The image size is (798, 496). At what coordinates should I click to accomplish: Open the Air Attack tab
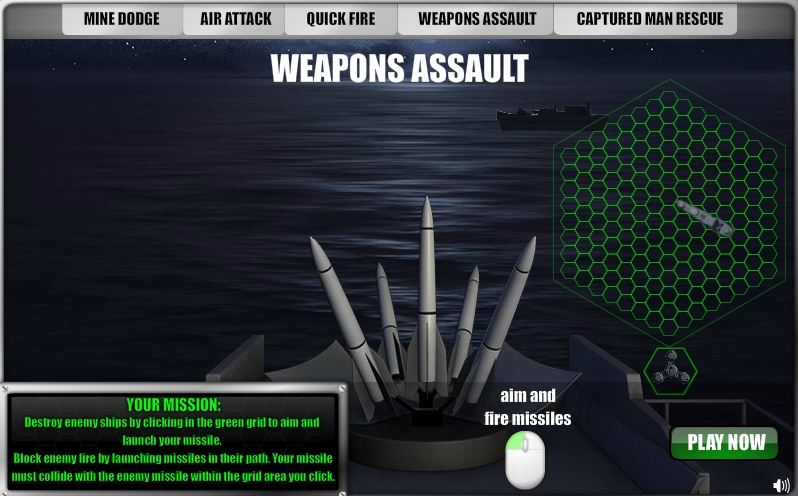[x=235, y=19]
